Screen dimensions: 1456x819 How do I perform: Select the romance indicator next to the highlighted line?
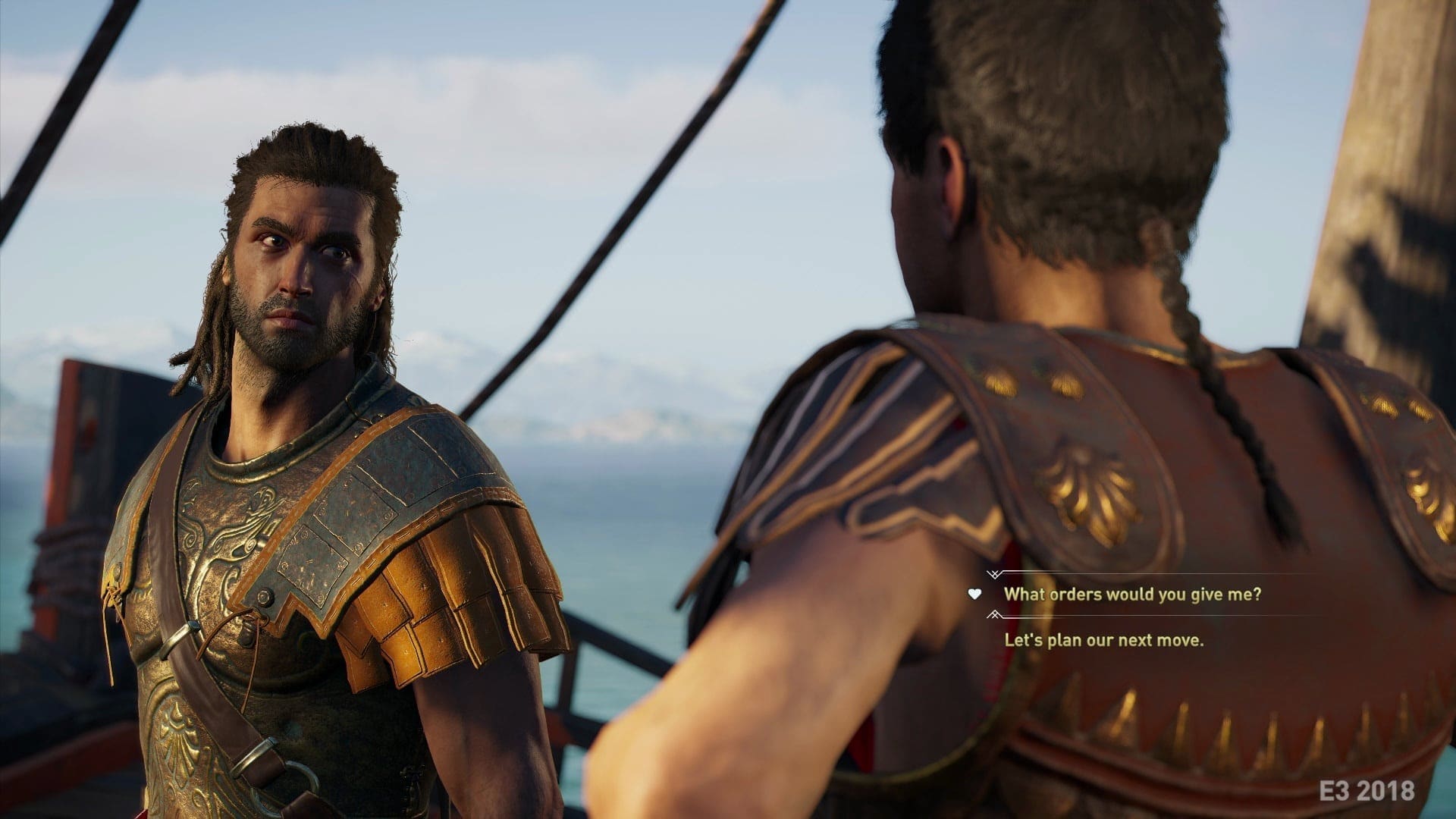(974, 595)
